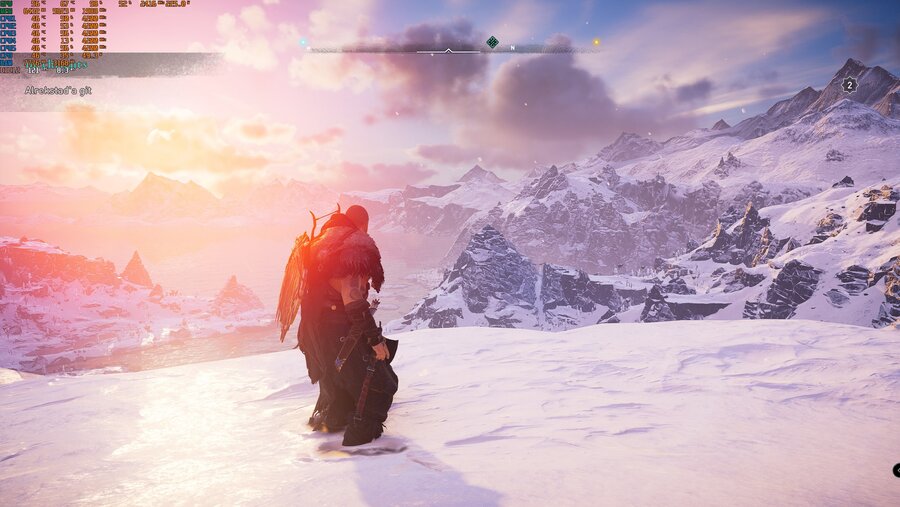The width and height of the screenshot is (900, 507).
Task: Click the green diamond compass marker
Action: coord(492,42)
